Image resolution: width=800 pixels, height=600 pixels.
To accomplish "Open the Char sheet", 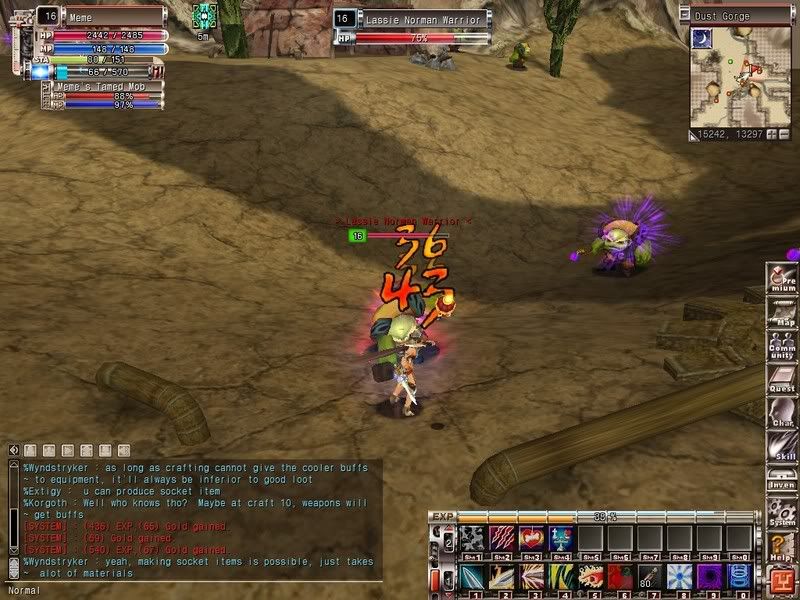I will point(782,414).
